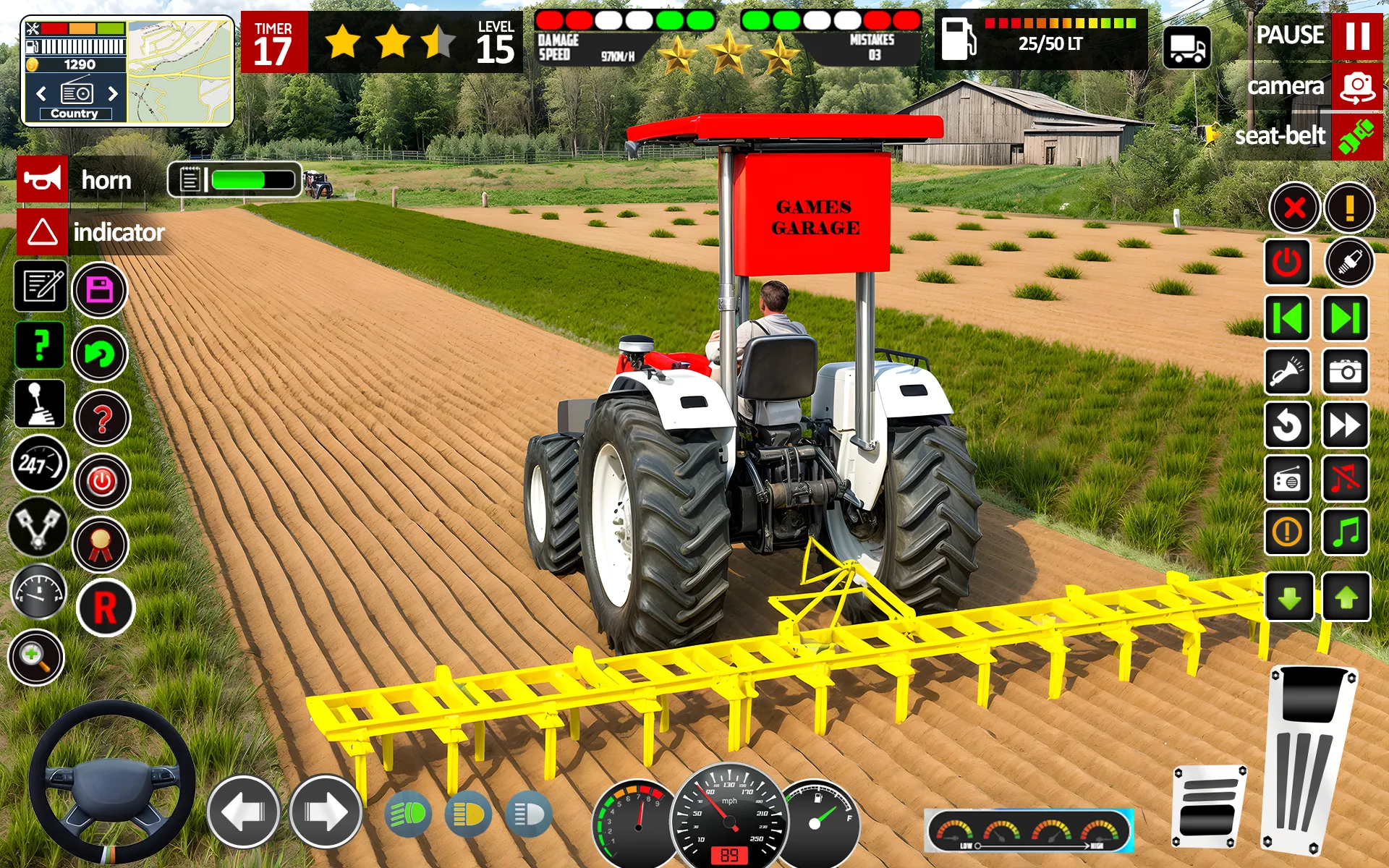Open the camera view switcher
This screenshot has height=868, width=1389.
point(1356,87)
